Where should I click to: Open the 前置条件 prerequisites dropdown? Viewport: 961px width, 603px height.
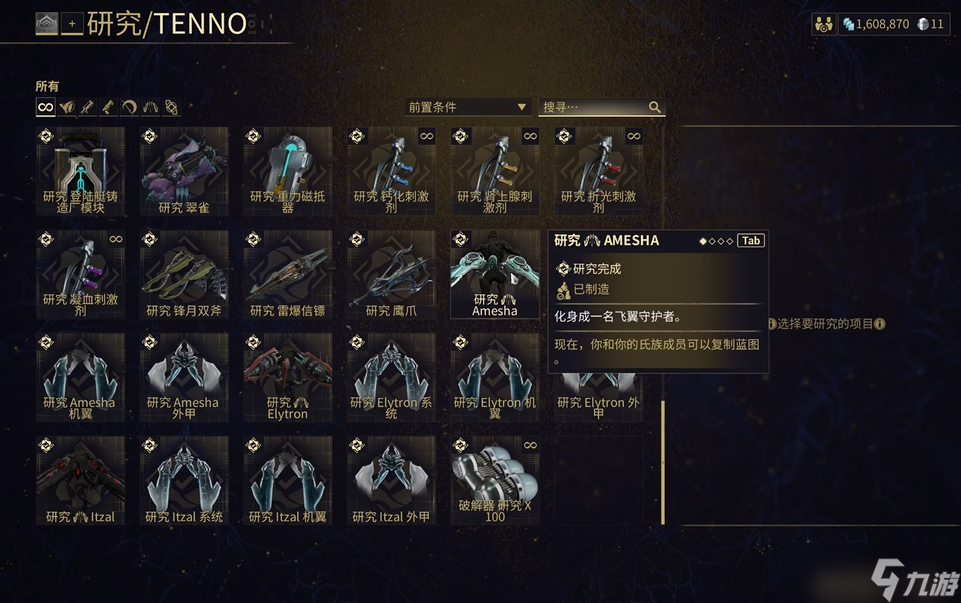467,107
